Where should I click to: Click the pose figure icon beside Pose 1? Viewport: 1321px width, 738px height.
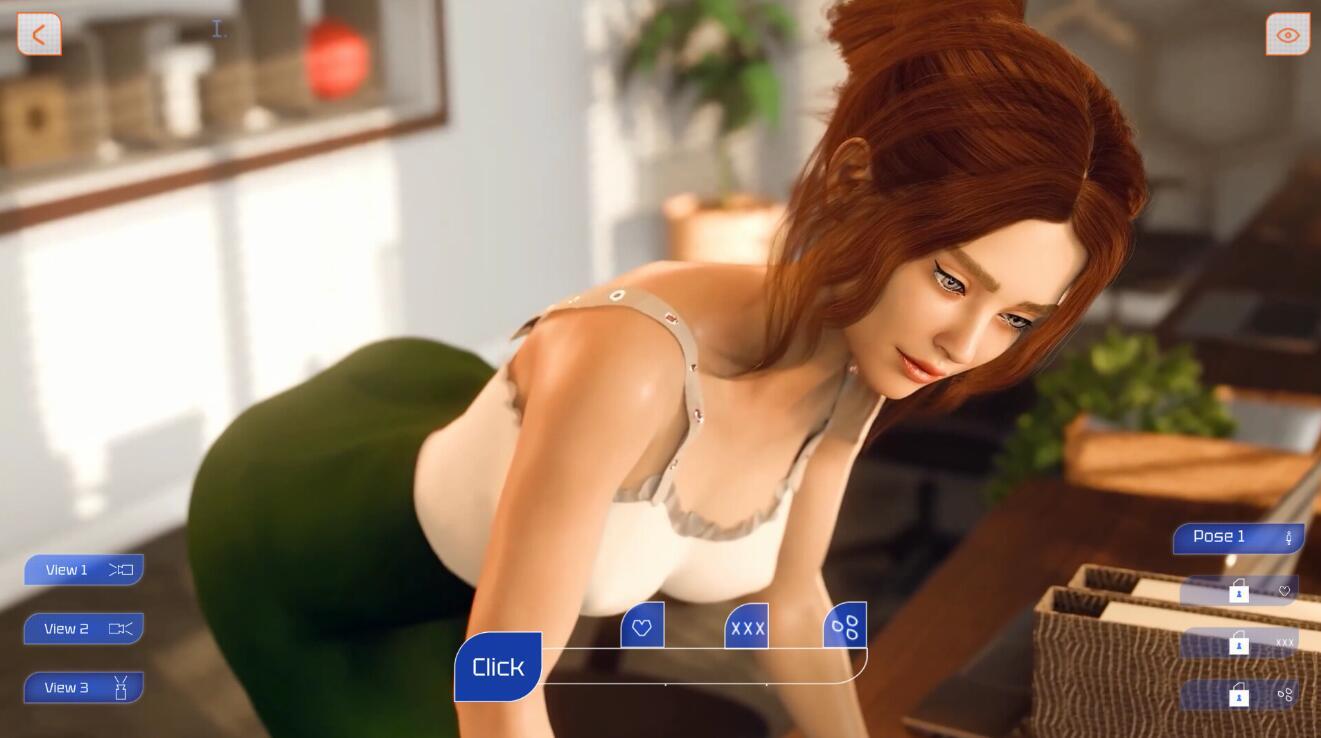(1289, 537)
